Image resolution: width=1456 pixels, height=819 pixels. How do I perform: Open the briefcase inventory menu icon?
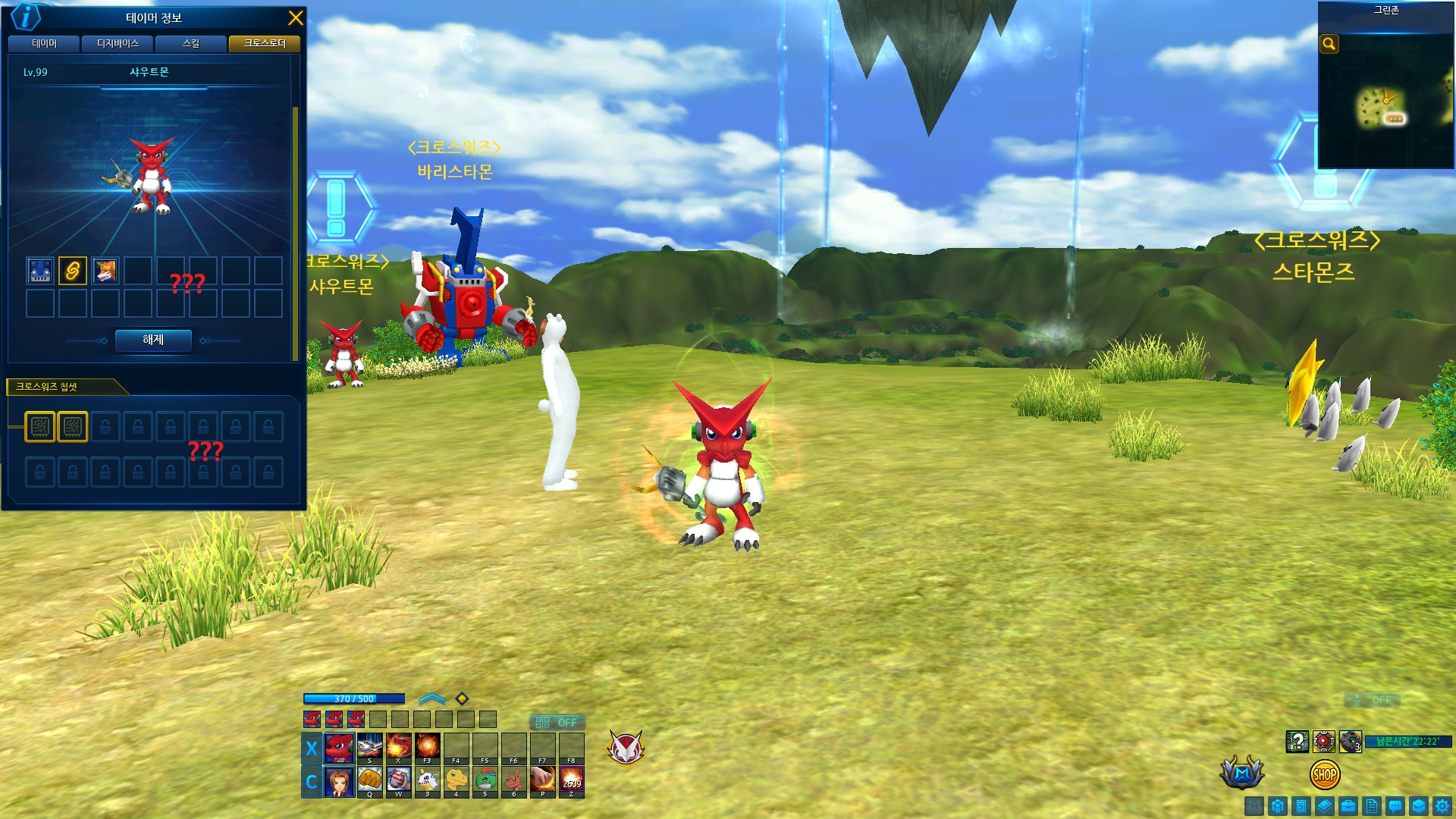pos(1348,806)
